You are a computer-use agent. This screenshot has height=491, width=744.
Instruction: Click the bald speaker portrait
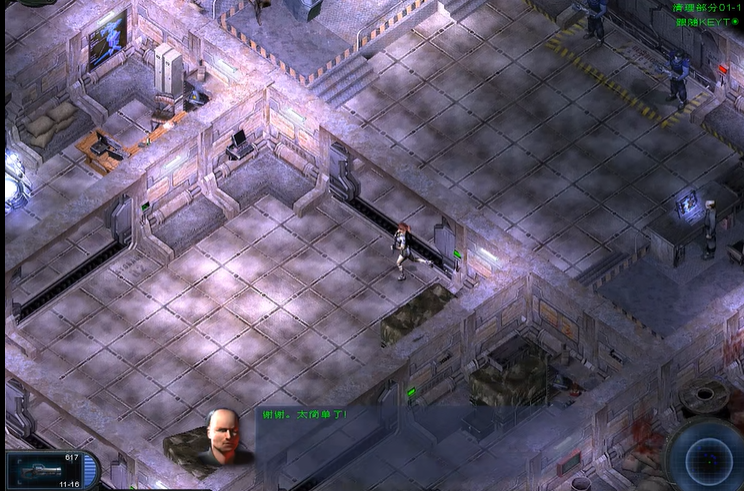[x=223, y=438]
